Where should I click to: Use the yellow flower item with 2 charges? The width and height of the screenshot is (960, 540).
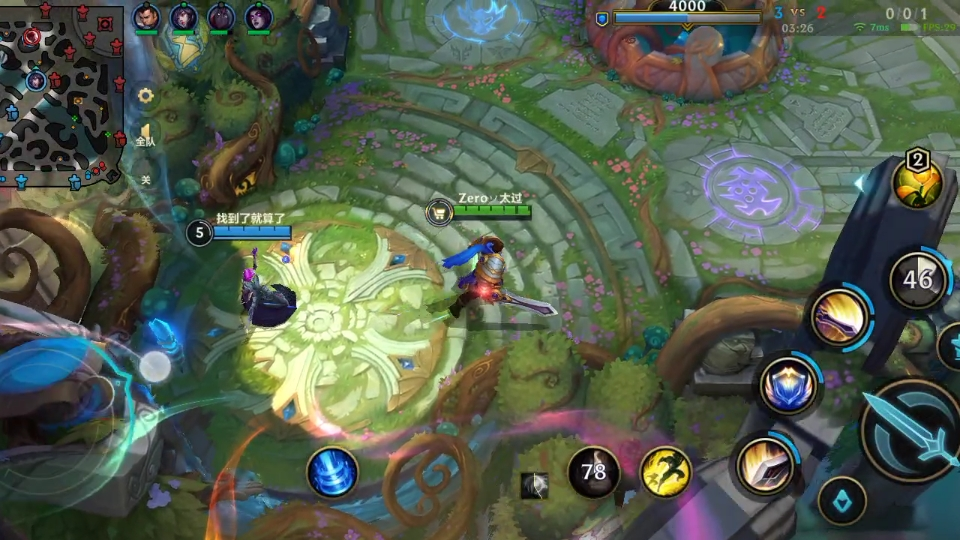[x=917, y=181]
